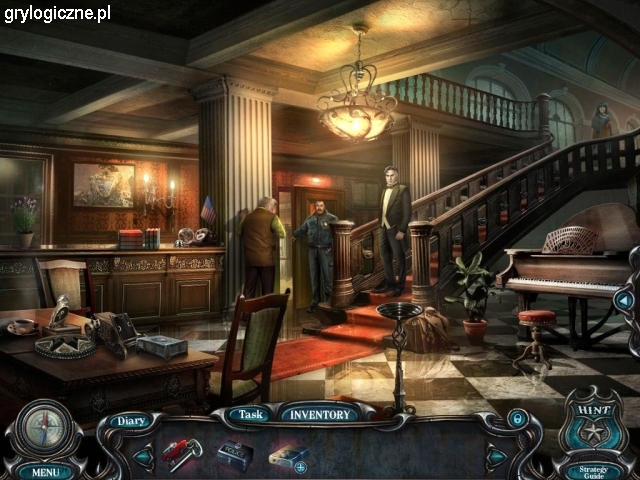
Task: Show the current Task
Action: 250,414
